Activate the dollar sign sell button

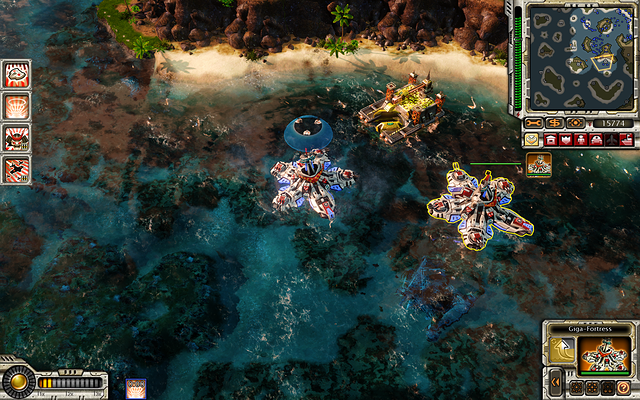pos(554,123)
